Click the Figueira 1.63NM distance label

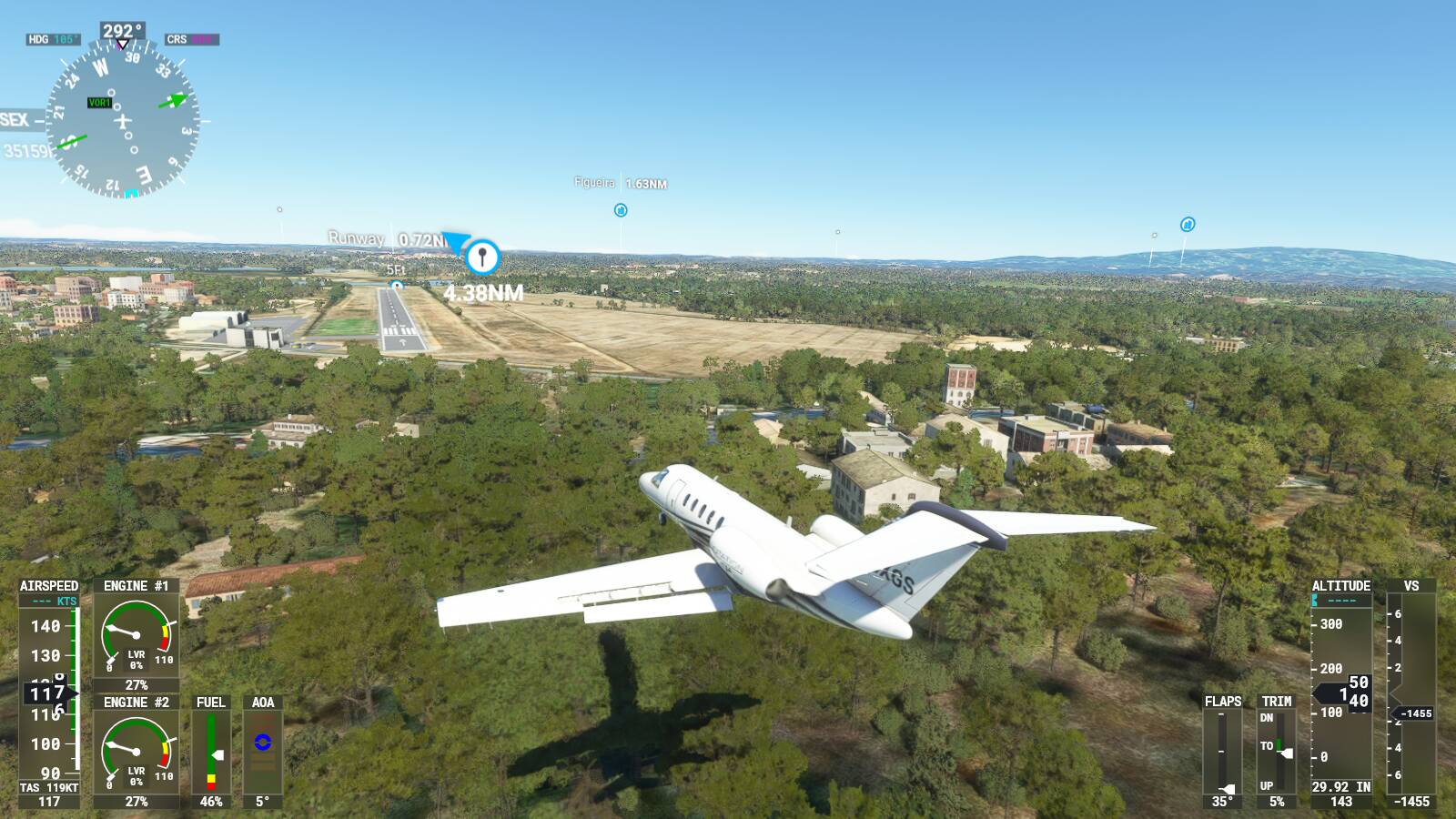tap(621, 183)
